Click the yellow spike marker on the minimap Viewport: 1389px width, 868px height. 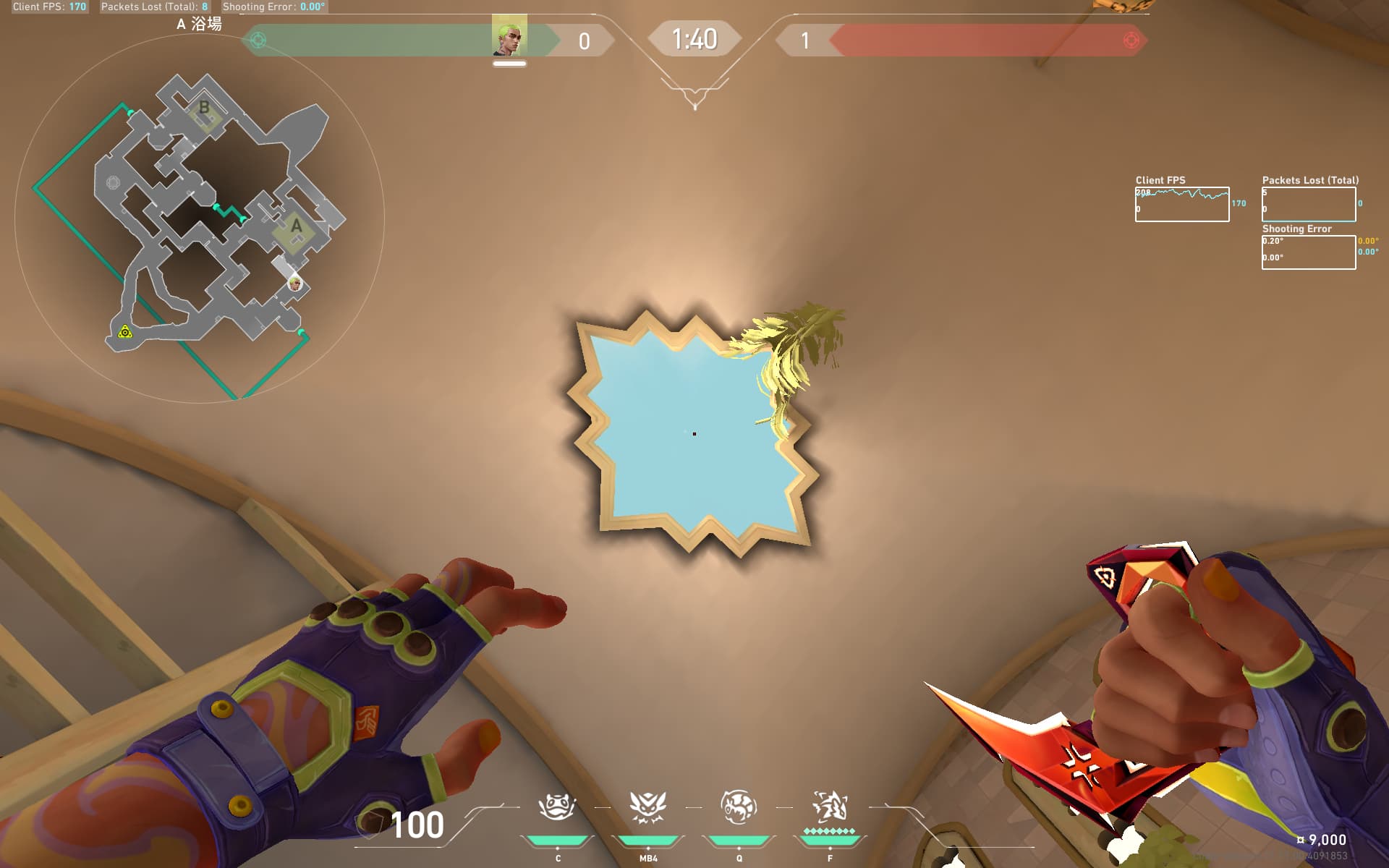click(125, 332)
